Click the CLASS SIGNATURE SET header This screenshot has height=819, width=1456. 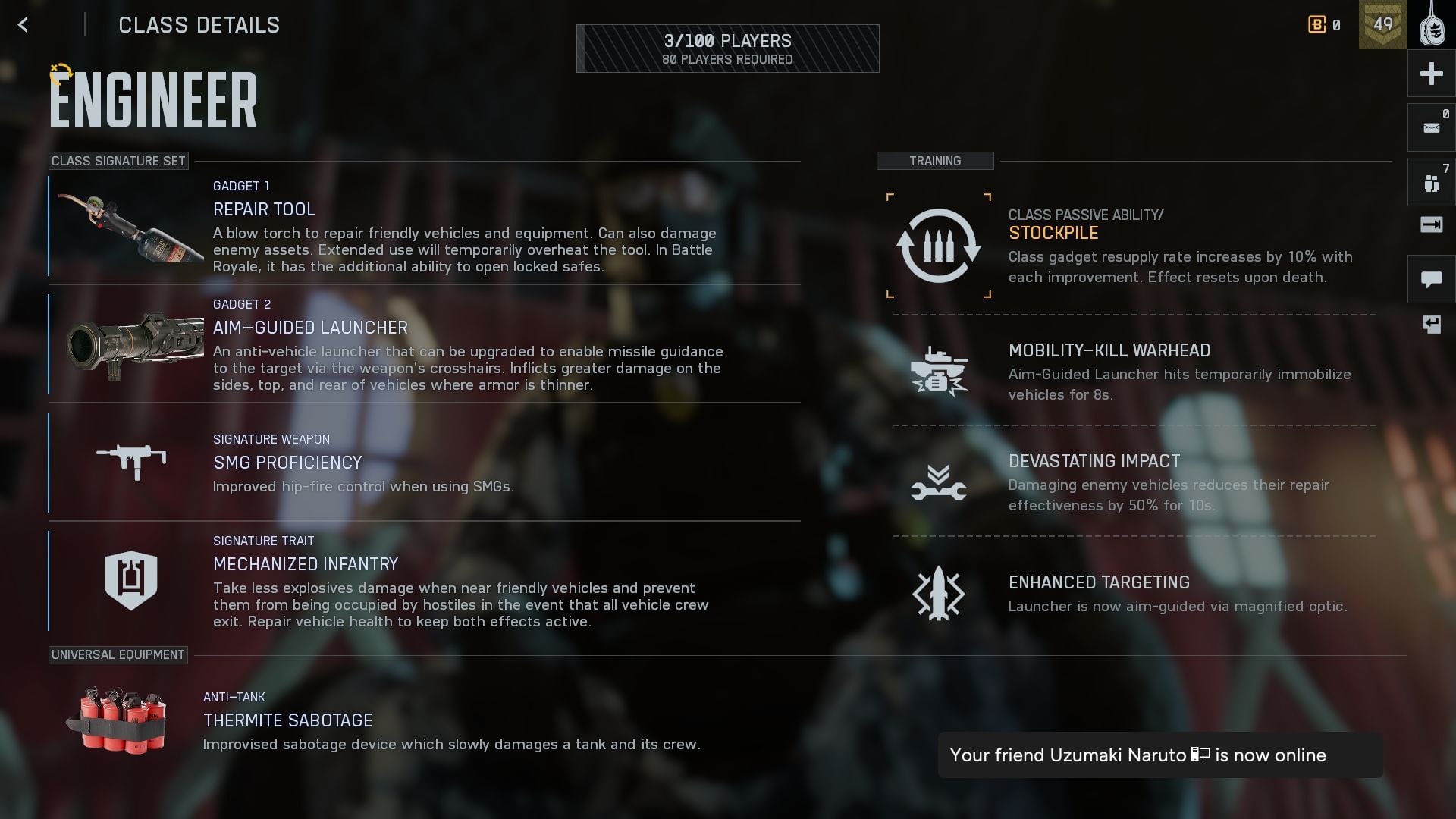118,161
